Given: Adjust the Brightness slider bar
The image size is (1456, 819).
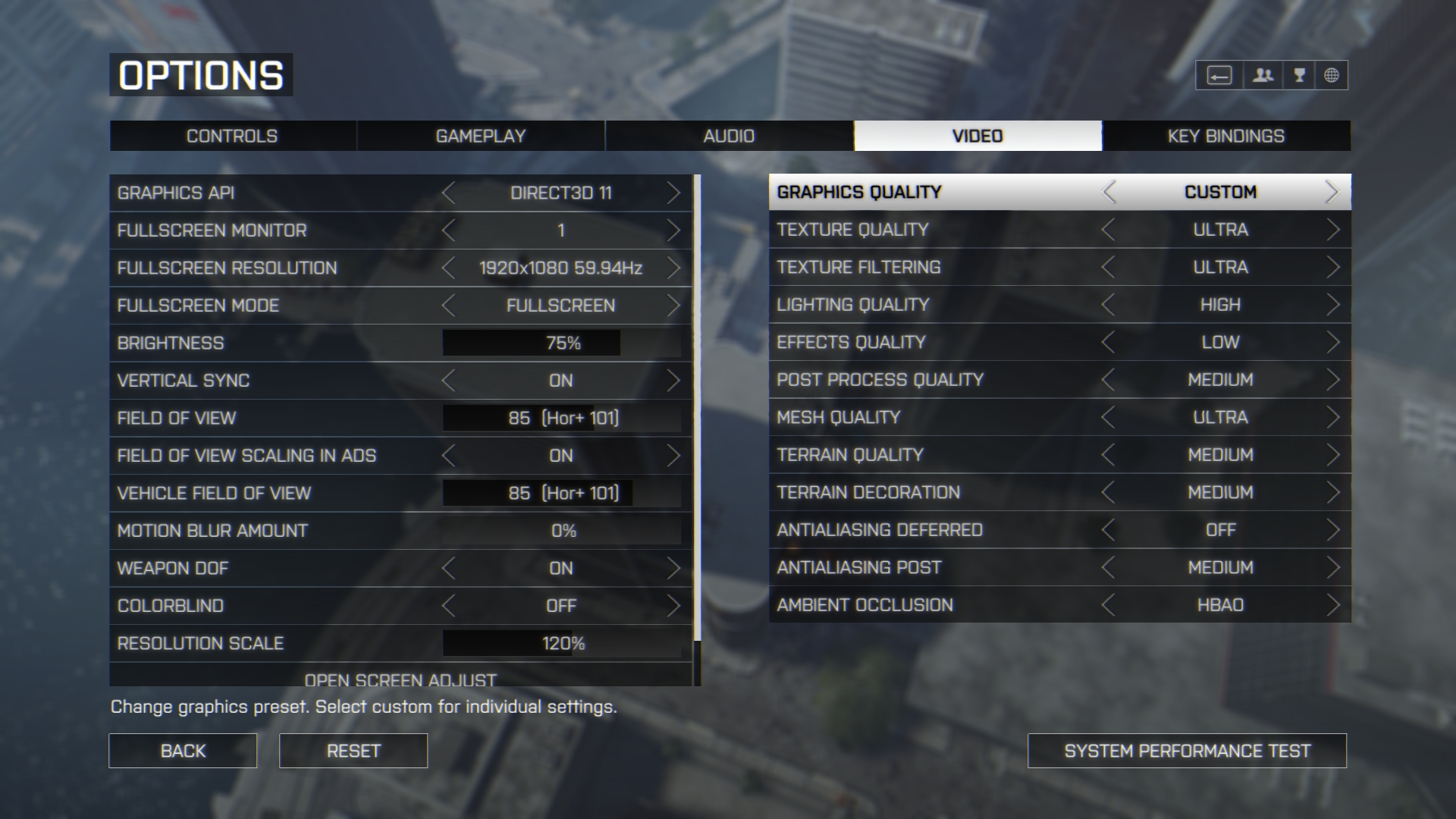Looking at the screenshot, I should point(561,344).
